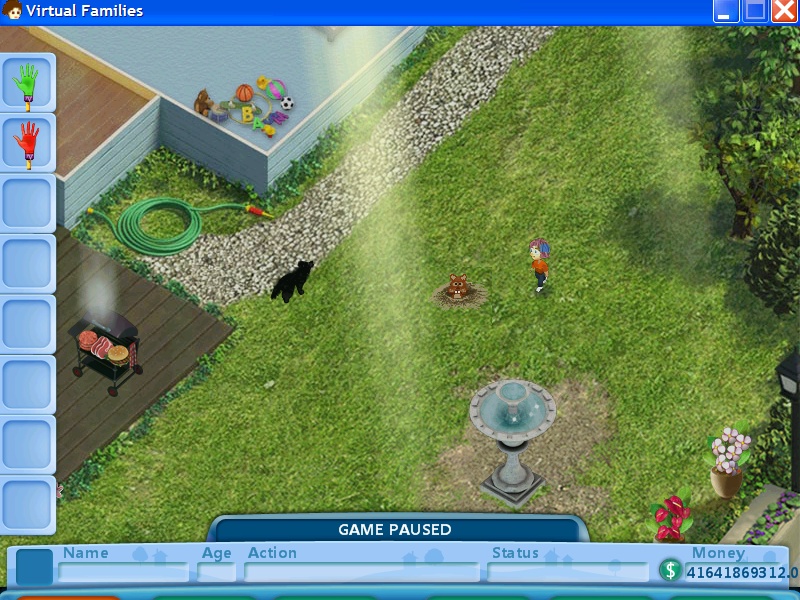The image size is (800, 600).
Task: Select the green praise glove
Action: click(x=27, y=83)
